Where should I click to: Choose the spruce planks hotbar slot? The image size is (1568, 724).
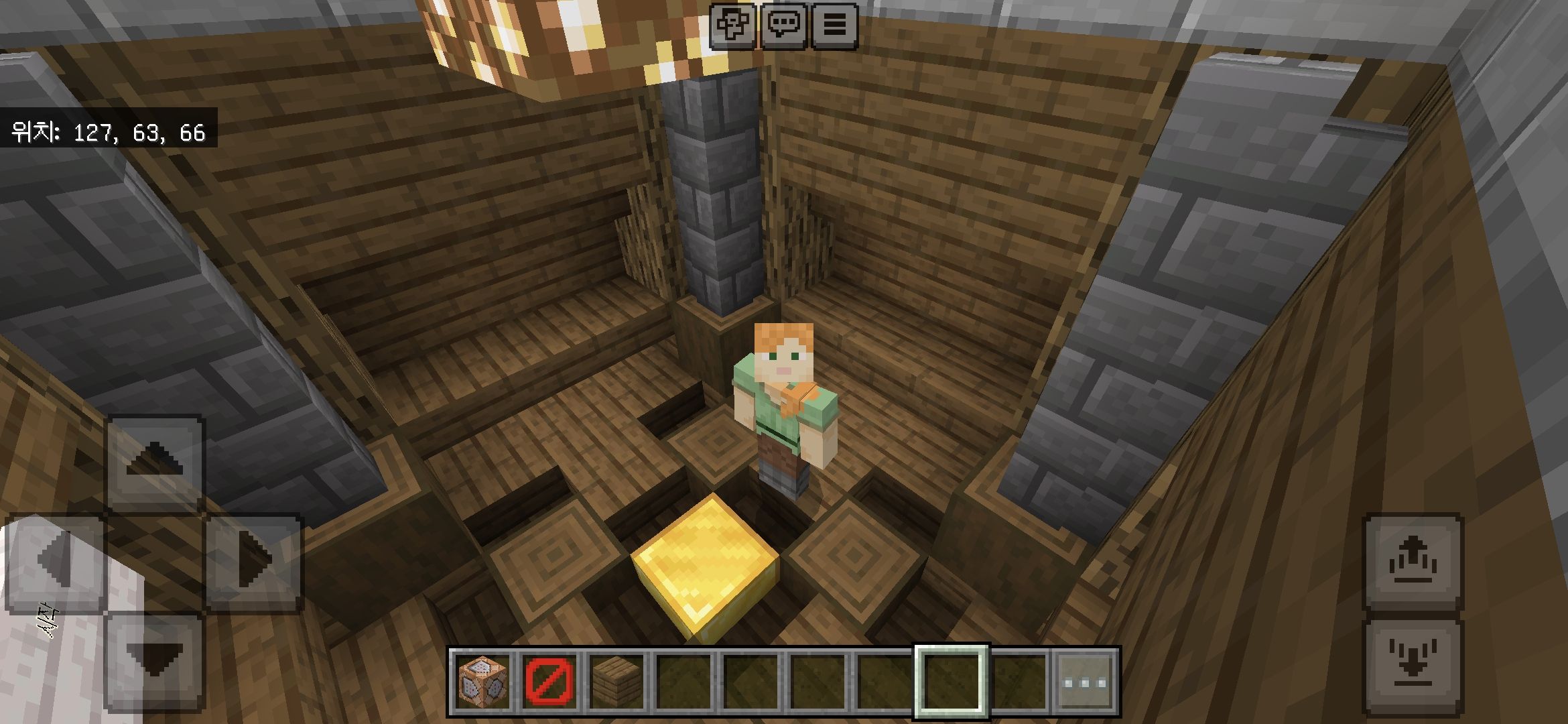[x=616, y=682]
